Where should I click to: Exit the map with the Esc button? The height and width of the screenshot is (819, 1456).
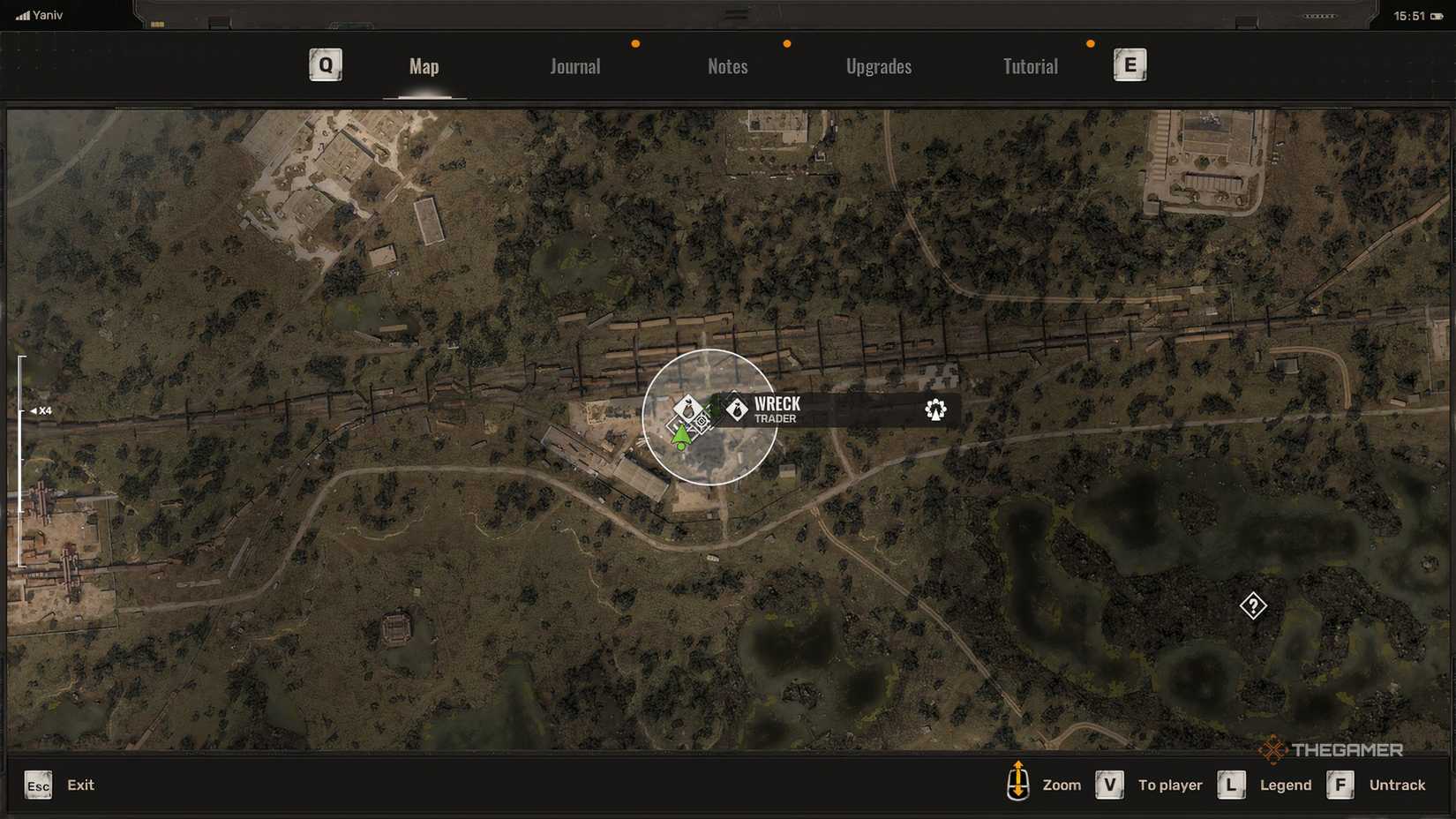coord(37,785)
